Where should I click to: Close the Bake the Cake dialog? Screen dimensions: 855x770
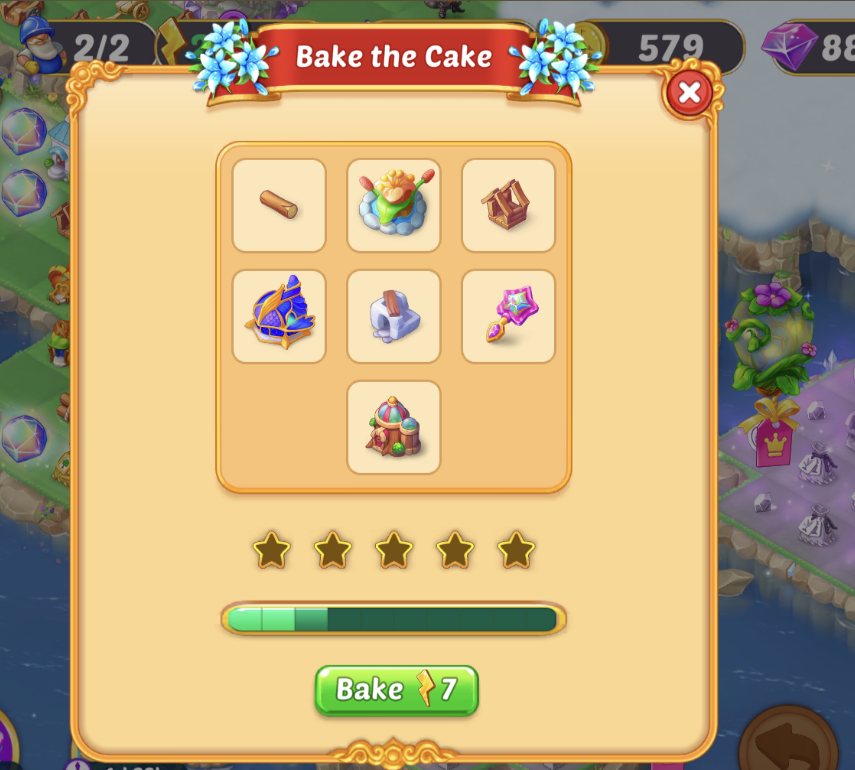[688, 94]
